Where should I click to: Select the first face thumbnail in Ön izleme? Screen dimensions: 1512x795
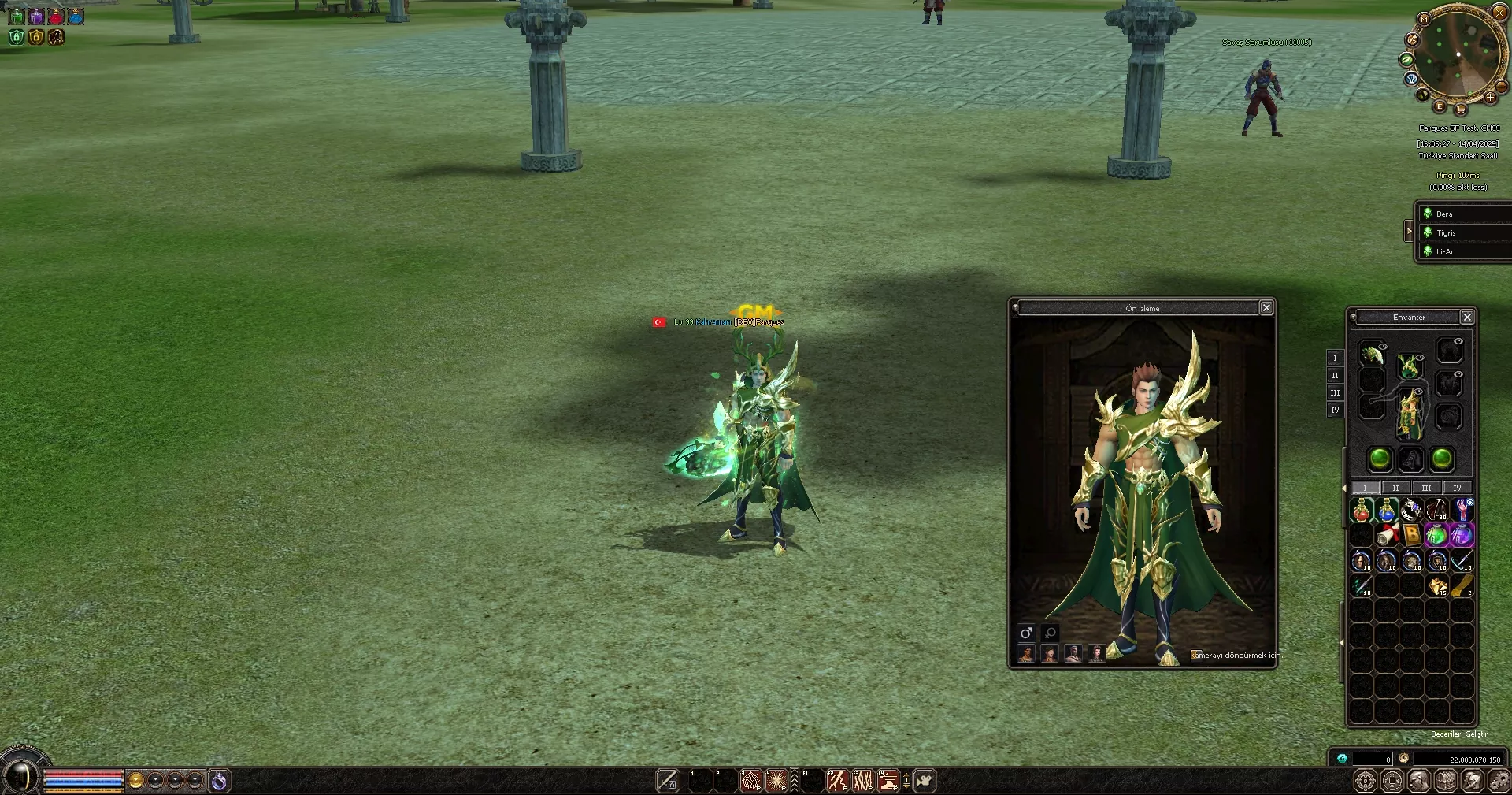tap(1027, 653)
